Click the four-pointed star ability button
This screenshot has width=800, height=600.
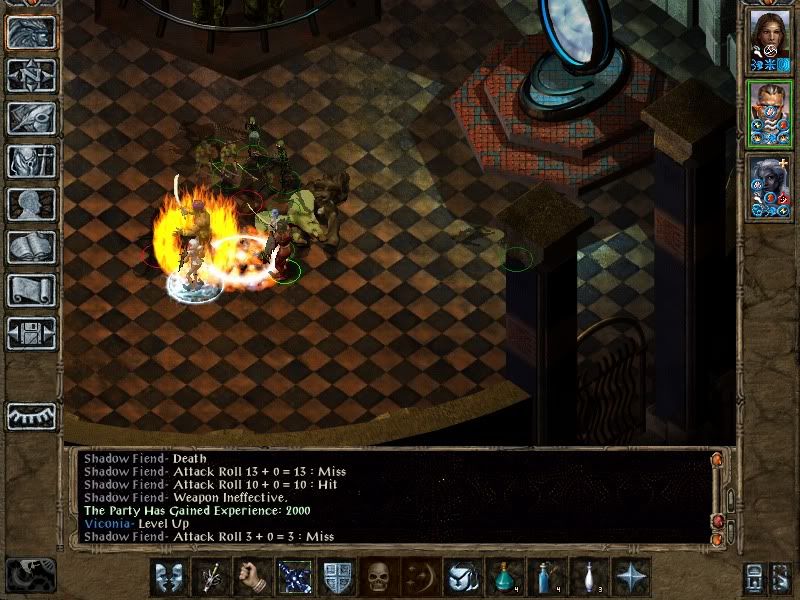coord(630,577)
